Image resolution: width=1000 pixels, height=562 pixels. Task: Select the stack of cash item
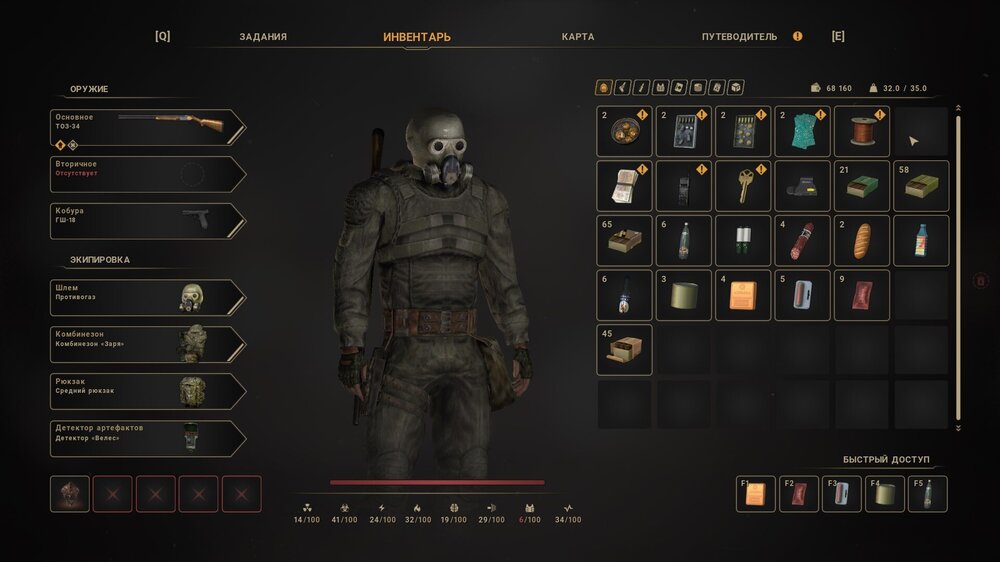(624, 186)
